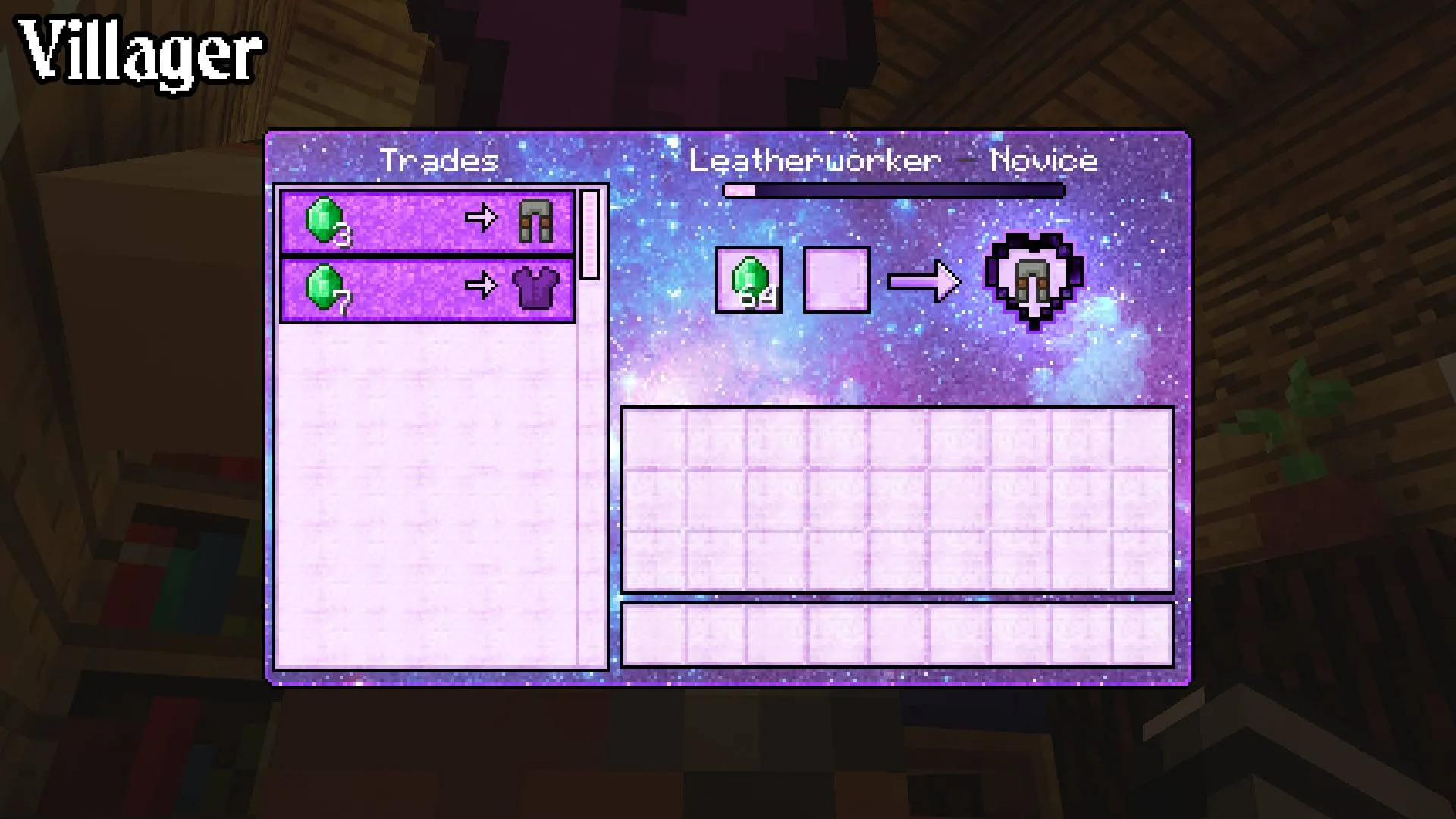Viewport: 1456px width, 819px height.
Task: Click the top-left inventory slot
Action: point(652,438)
